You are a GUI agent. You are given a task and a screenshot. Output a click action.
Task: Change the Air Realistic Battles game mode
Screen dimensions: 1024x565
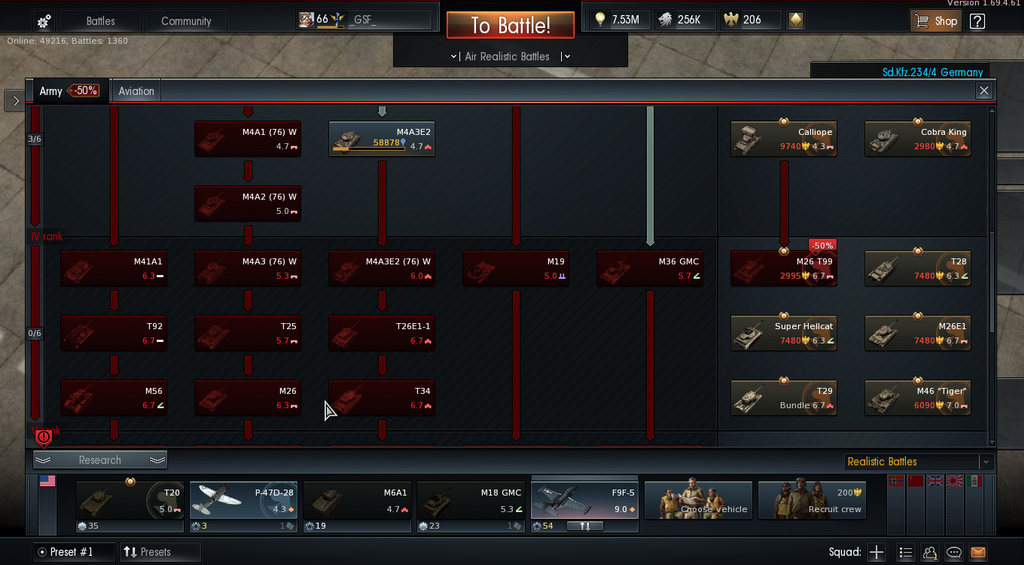tap(510, 57)
